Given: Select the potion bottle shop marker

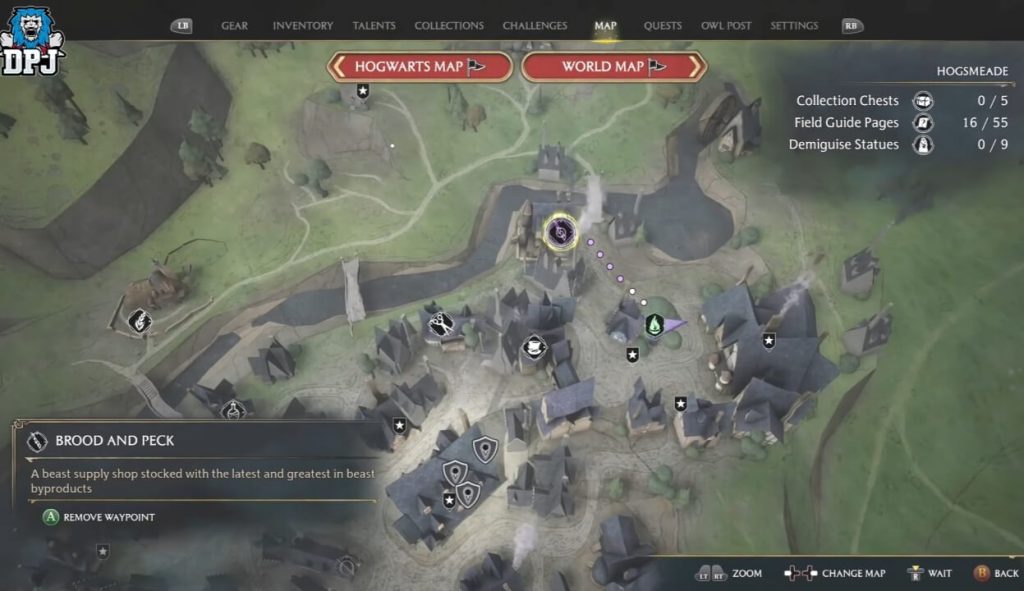Looking at the screenshot, I should click(233, 410).
